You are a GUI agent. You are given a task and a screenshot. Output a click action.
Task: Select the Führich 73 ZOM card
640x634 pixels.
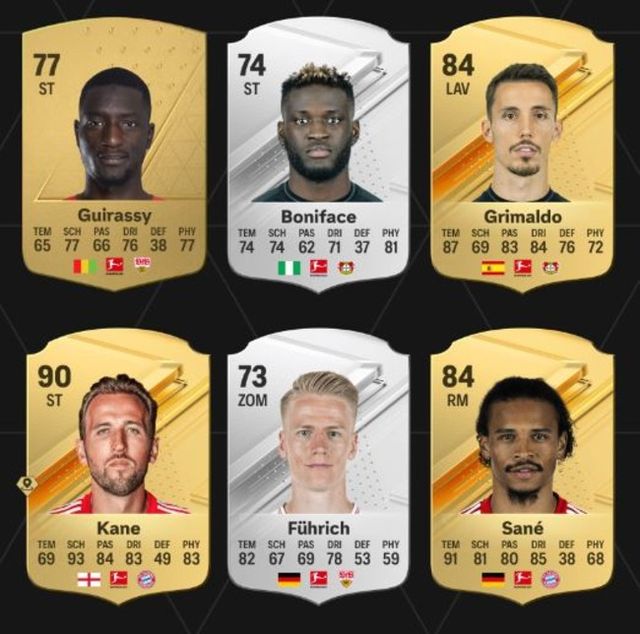317,463
